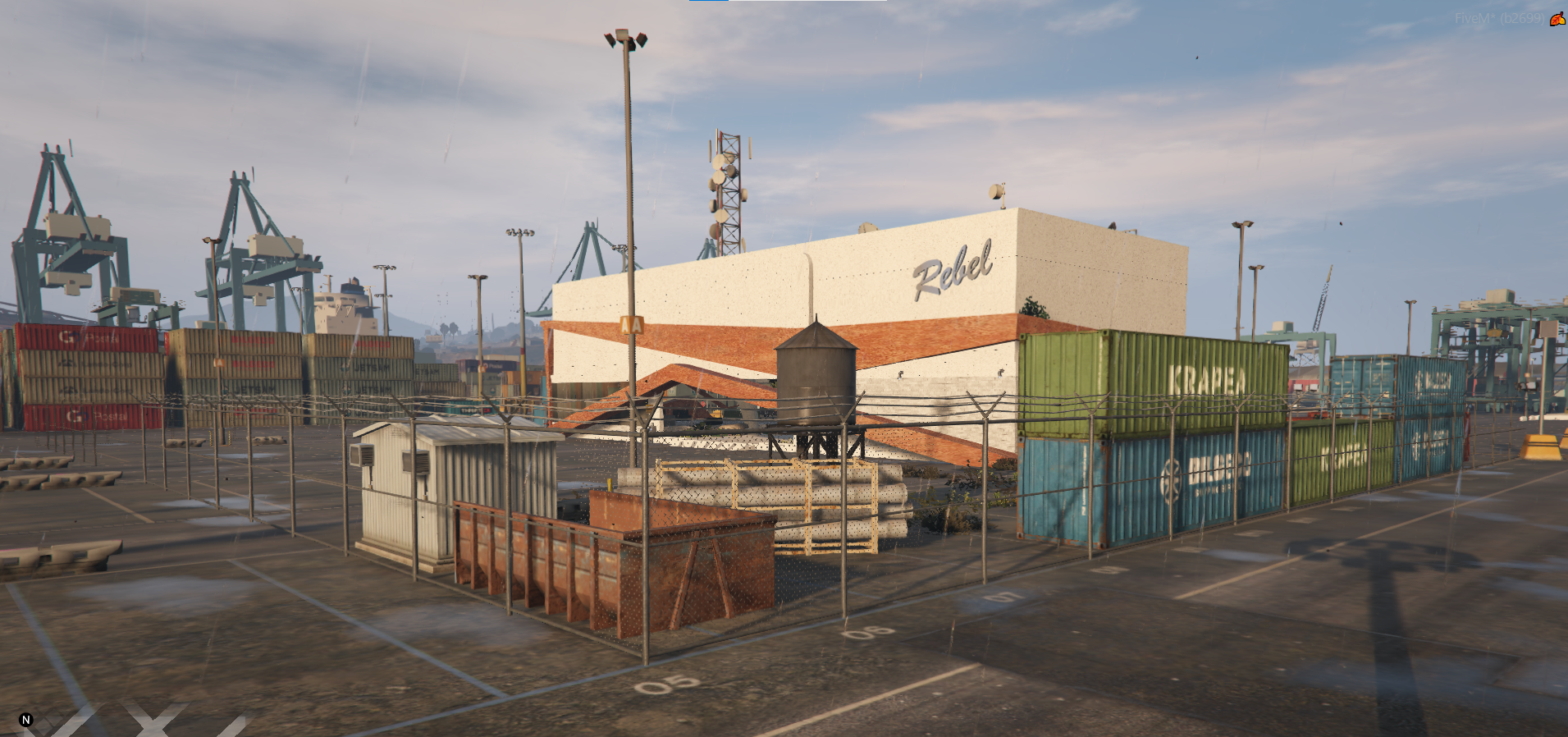Click the orange leaf FiveM icon
1568x737 pixels.
1557,19
